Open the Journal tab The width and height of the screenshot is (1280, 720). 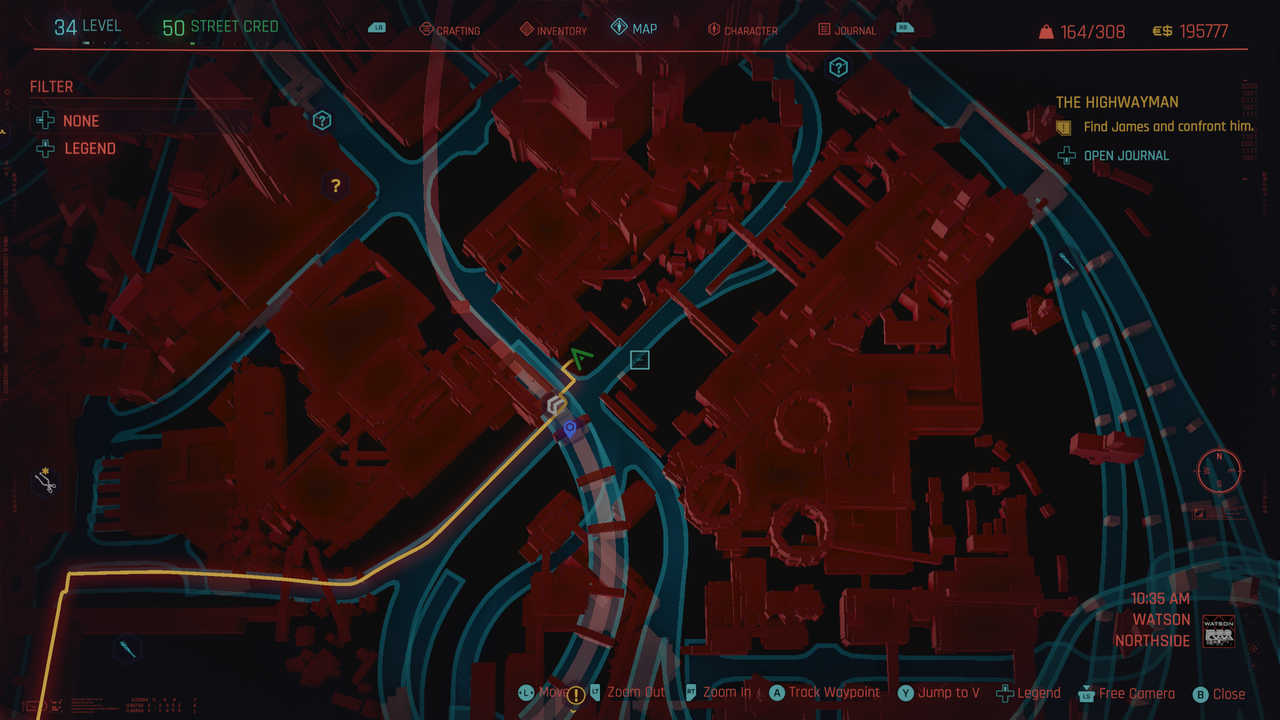pyautogui.click(x=846, y=30)
